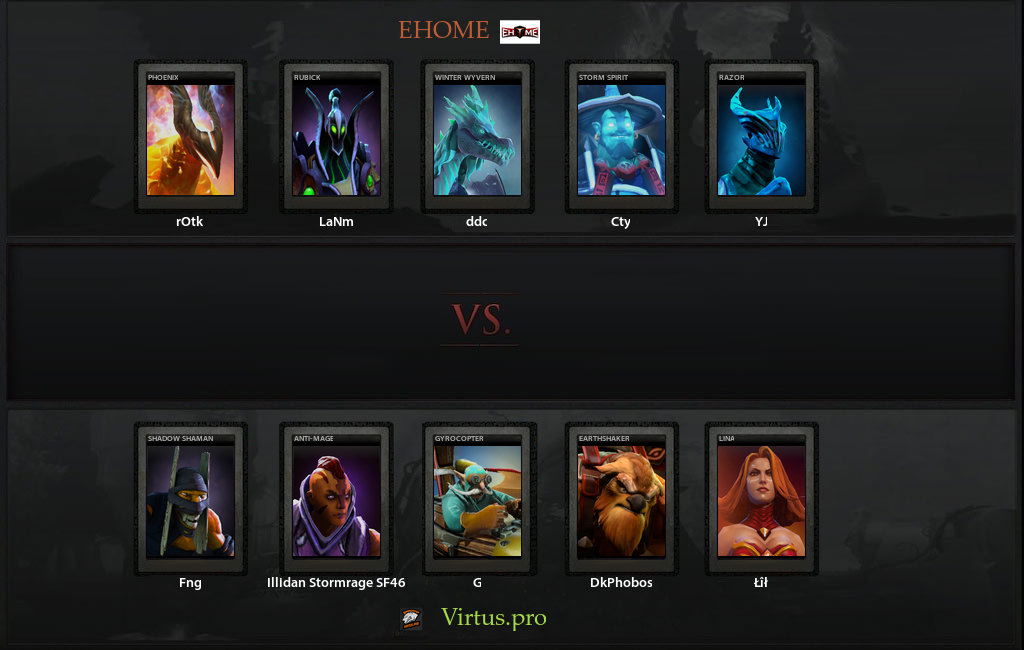Image resolution: width=1024 pixels, height=650 pixels.
Task: Click the Virtus.pro bear logo
Action: tap(411, 619)
